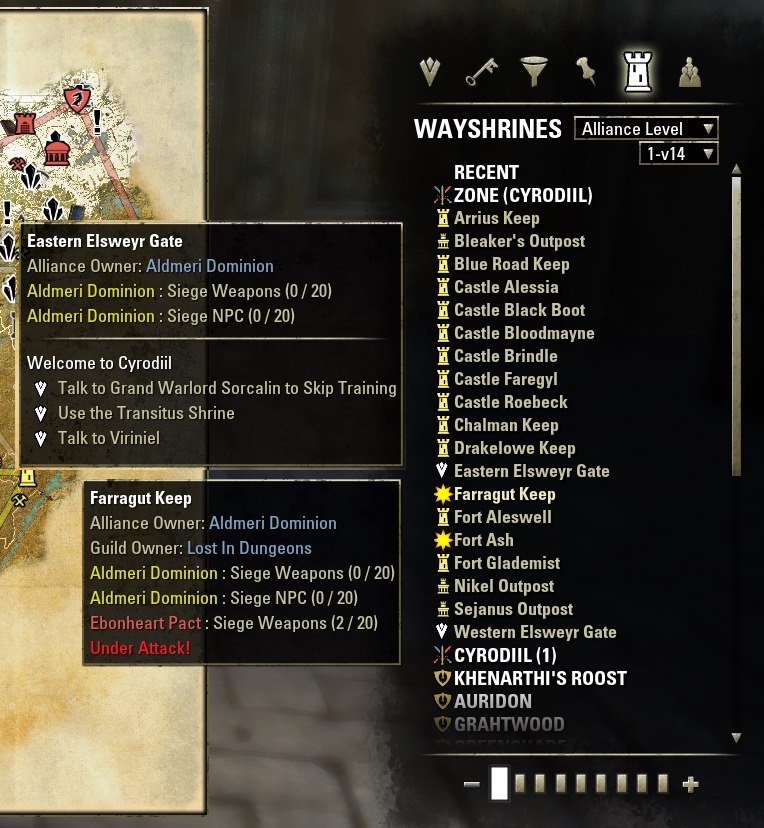Viewport: 764px width, 828px height.
Task: Open the Alliance Level dropdown
Action: 646,129
